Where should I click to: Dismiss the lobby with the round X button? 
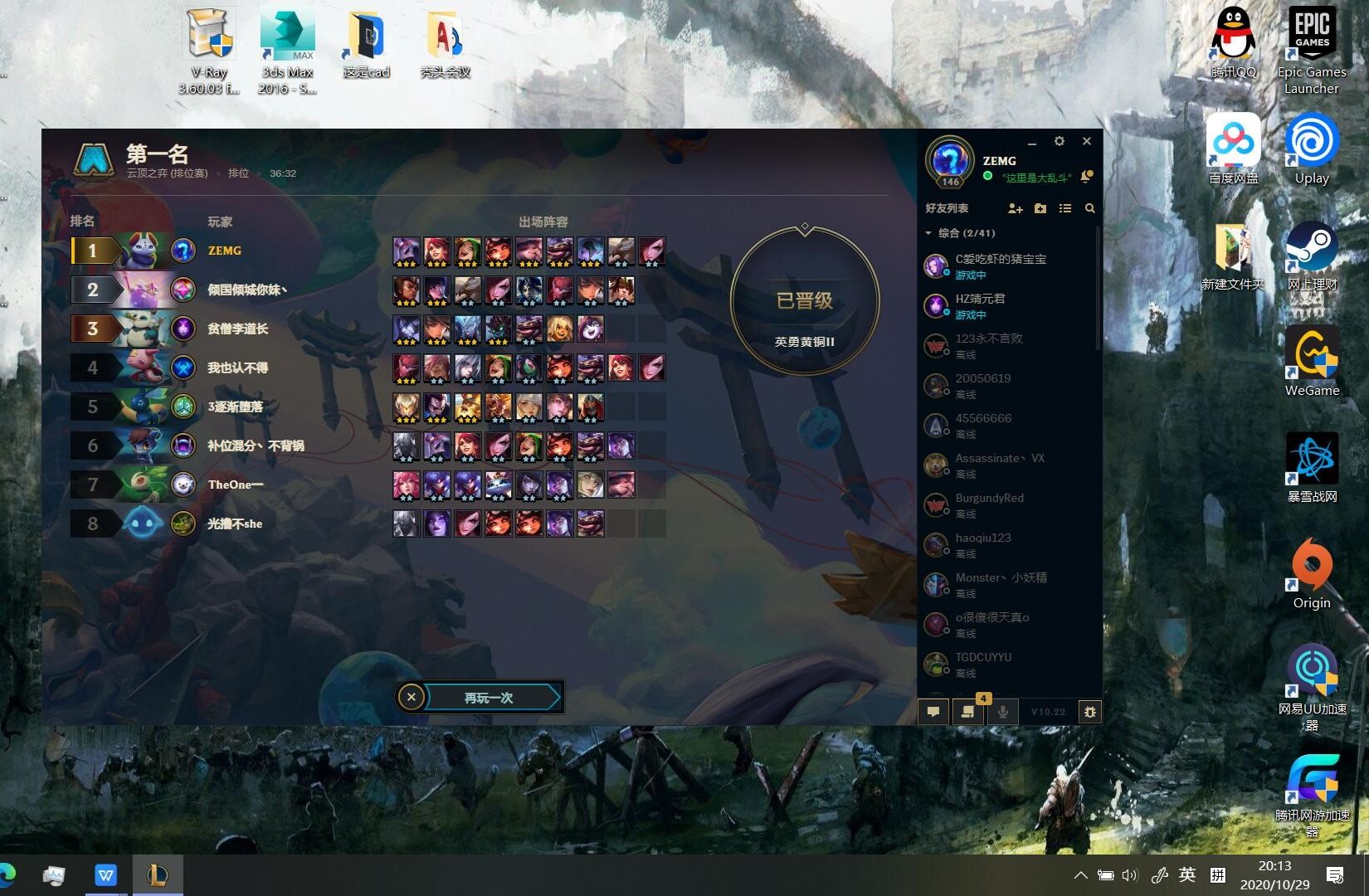pyautogui.click(x=412, y=698)
